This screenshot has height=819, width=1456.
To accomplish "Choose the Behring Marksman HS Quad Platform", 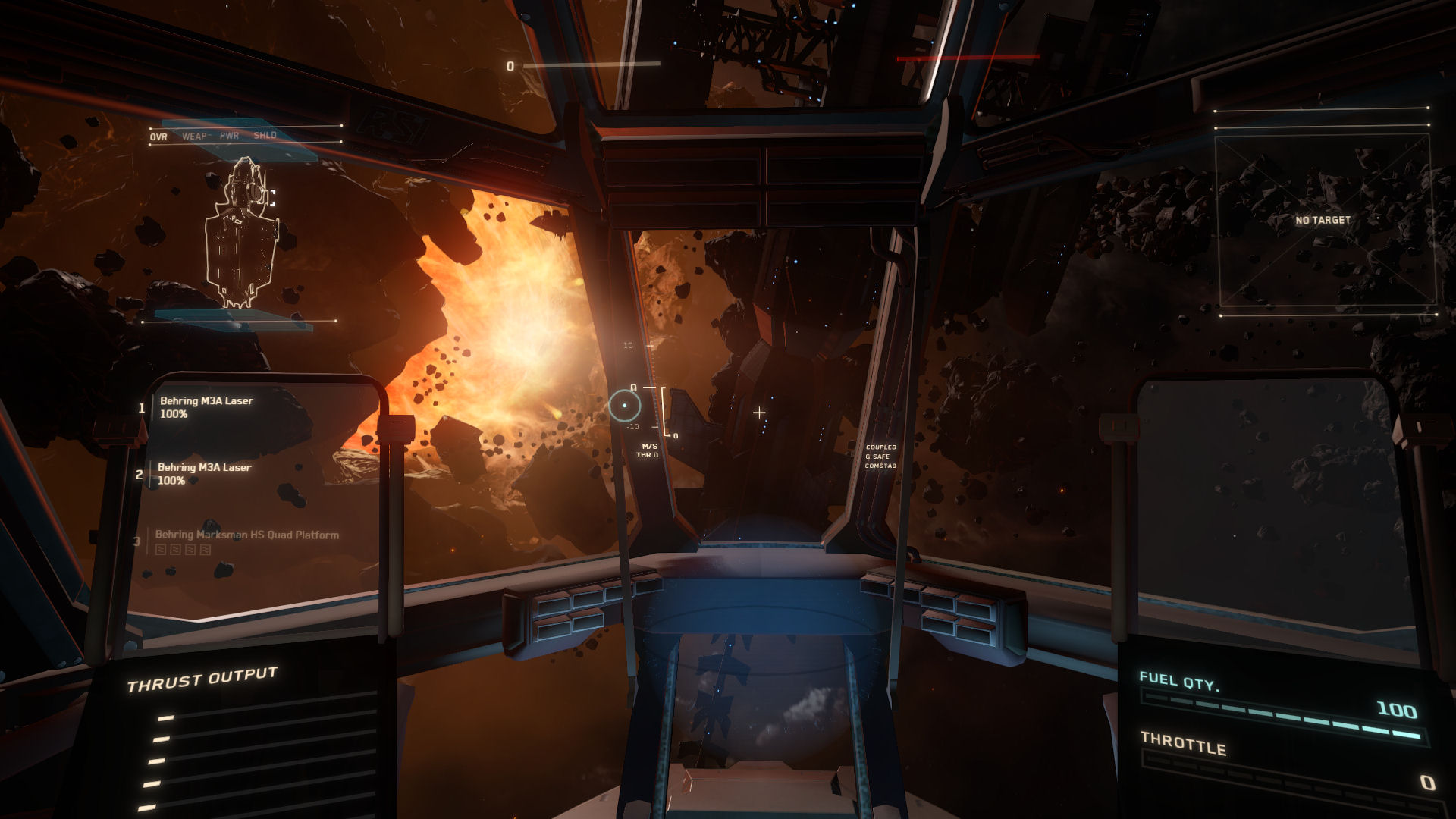I will click(246, 535).
